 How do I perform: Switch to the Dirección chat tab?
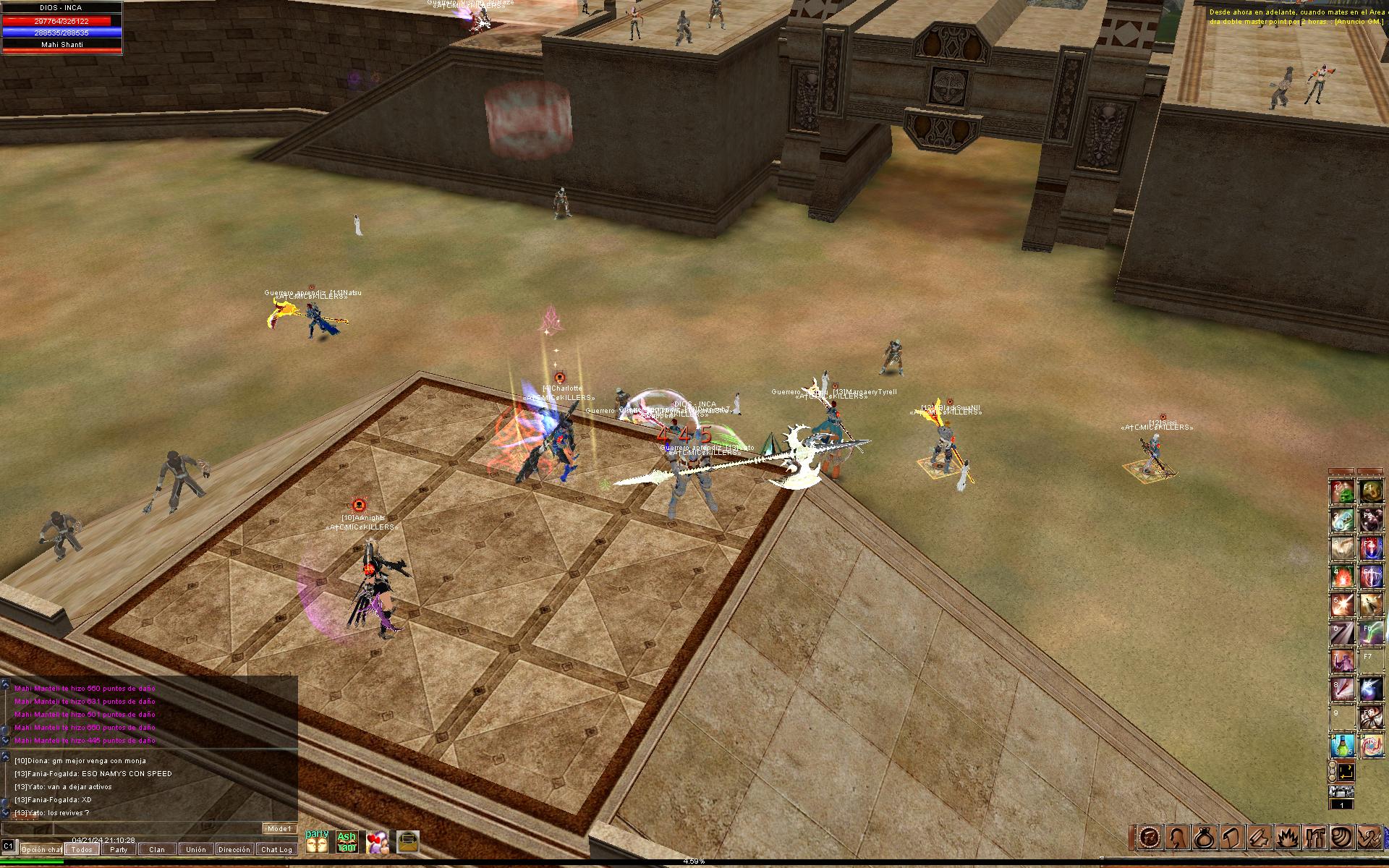(234, 850)
